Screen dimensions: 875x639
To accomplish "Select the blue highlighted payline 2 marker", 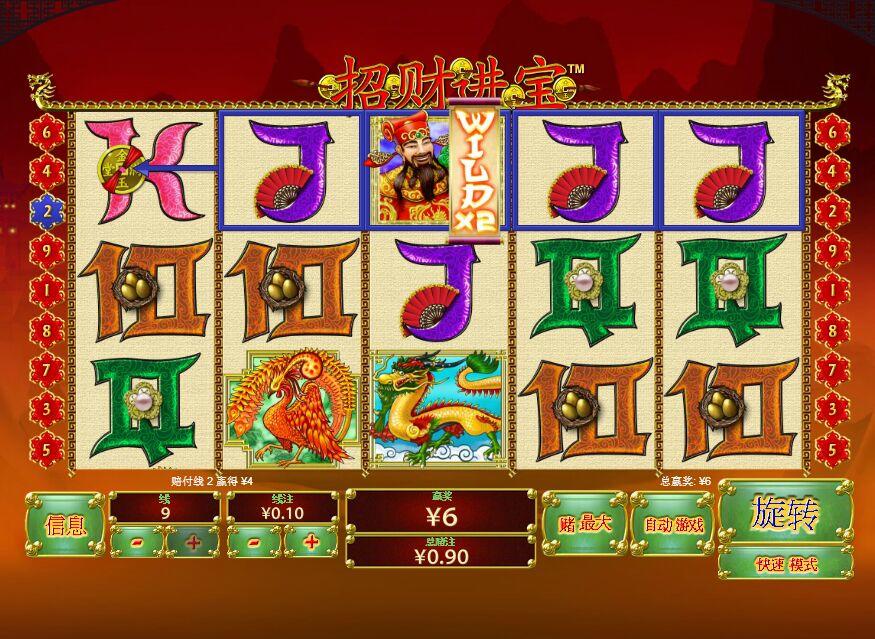I will 47,210.
